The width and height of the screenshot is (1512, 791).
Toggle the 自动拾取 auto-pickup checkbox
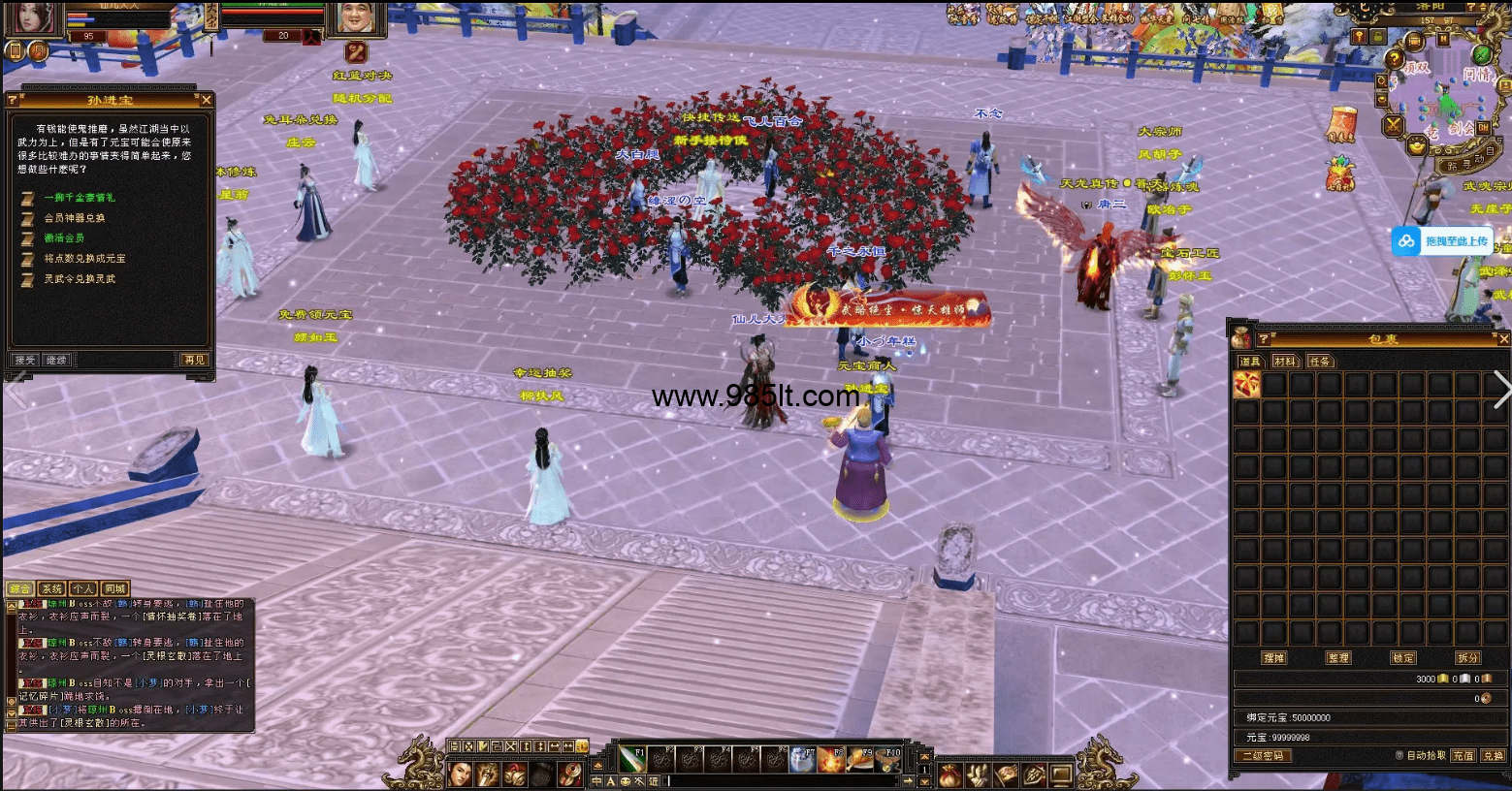click(1399, 755)
